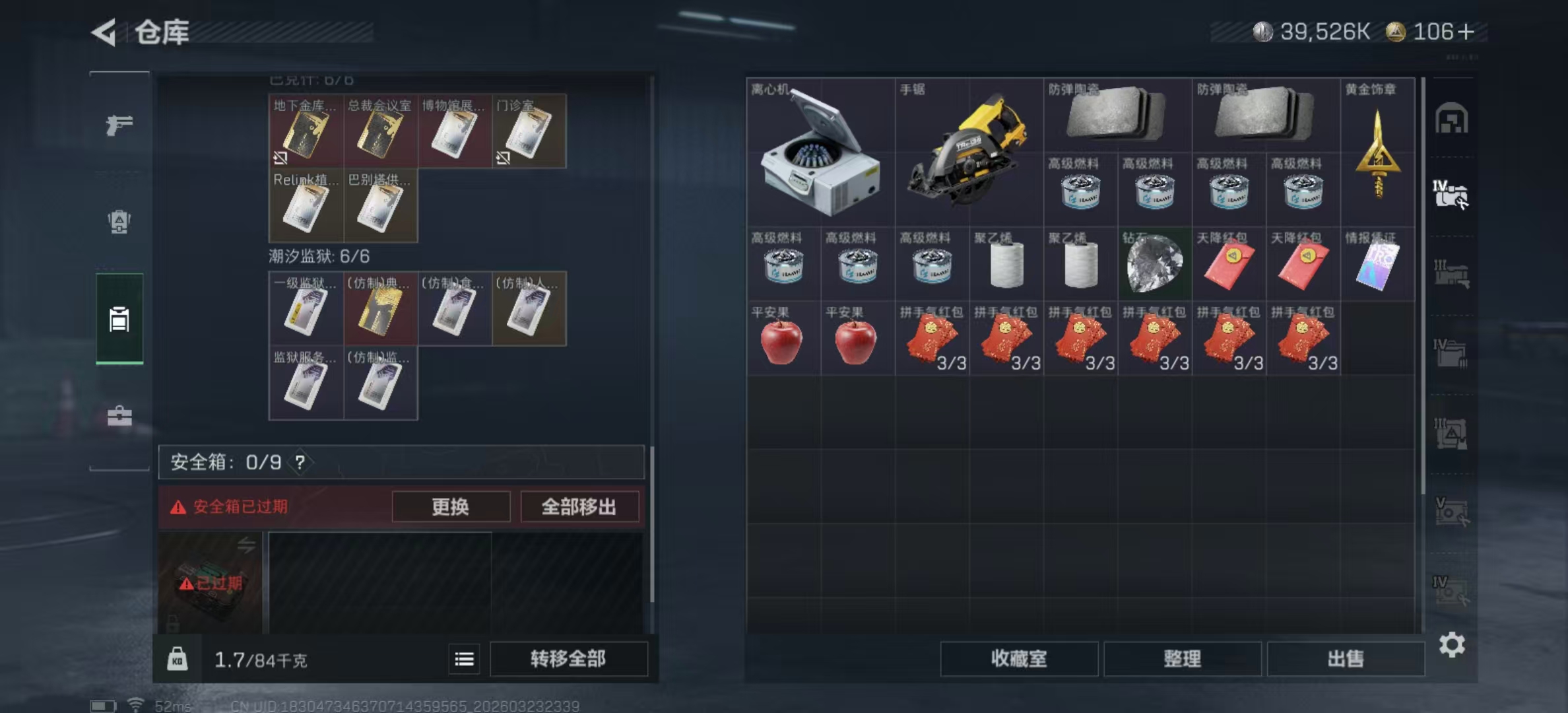
Task: Pick the gold medal 黄金饰章 item
Action: 1378,153
